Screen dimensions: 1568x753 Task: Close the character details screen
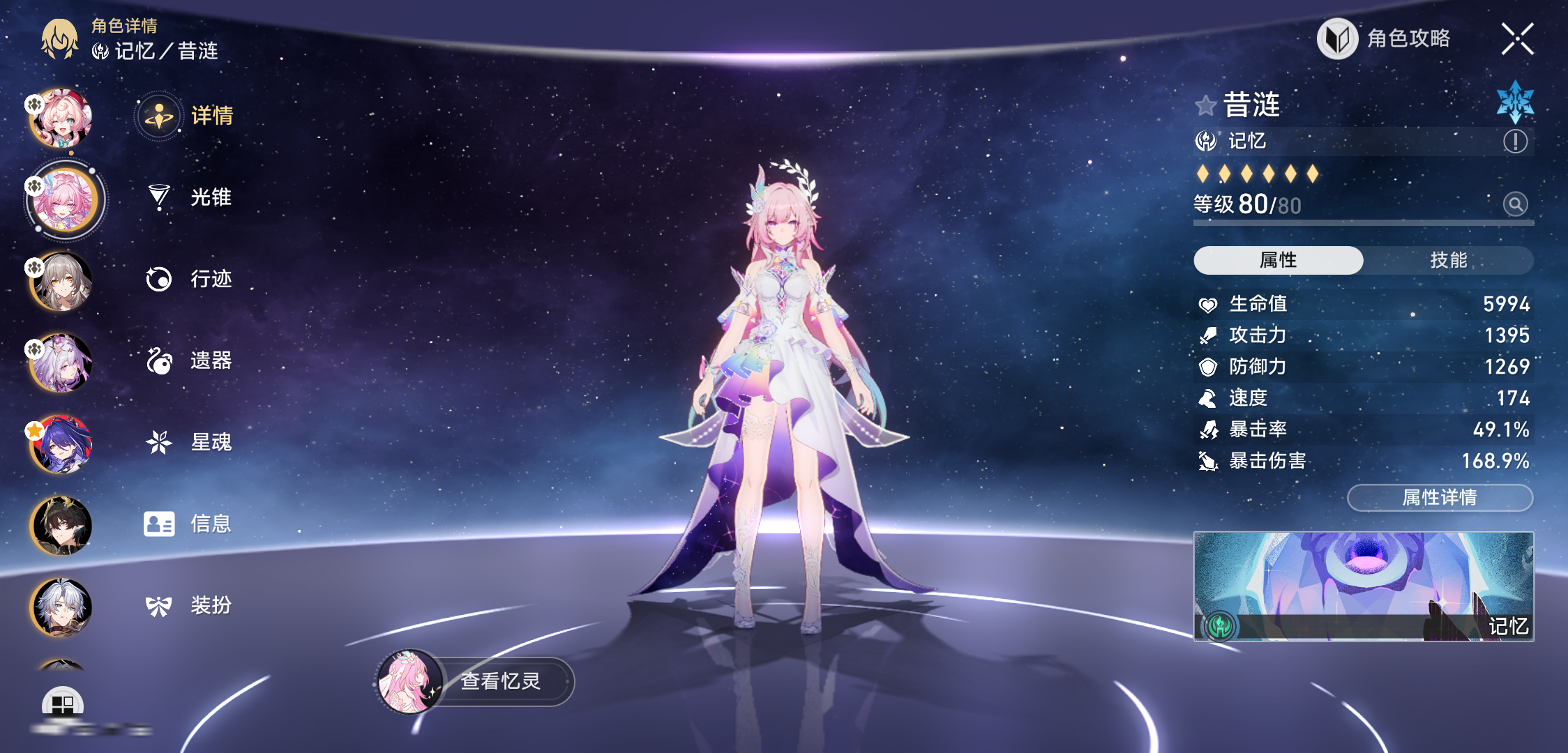click(1517, 38)
